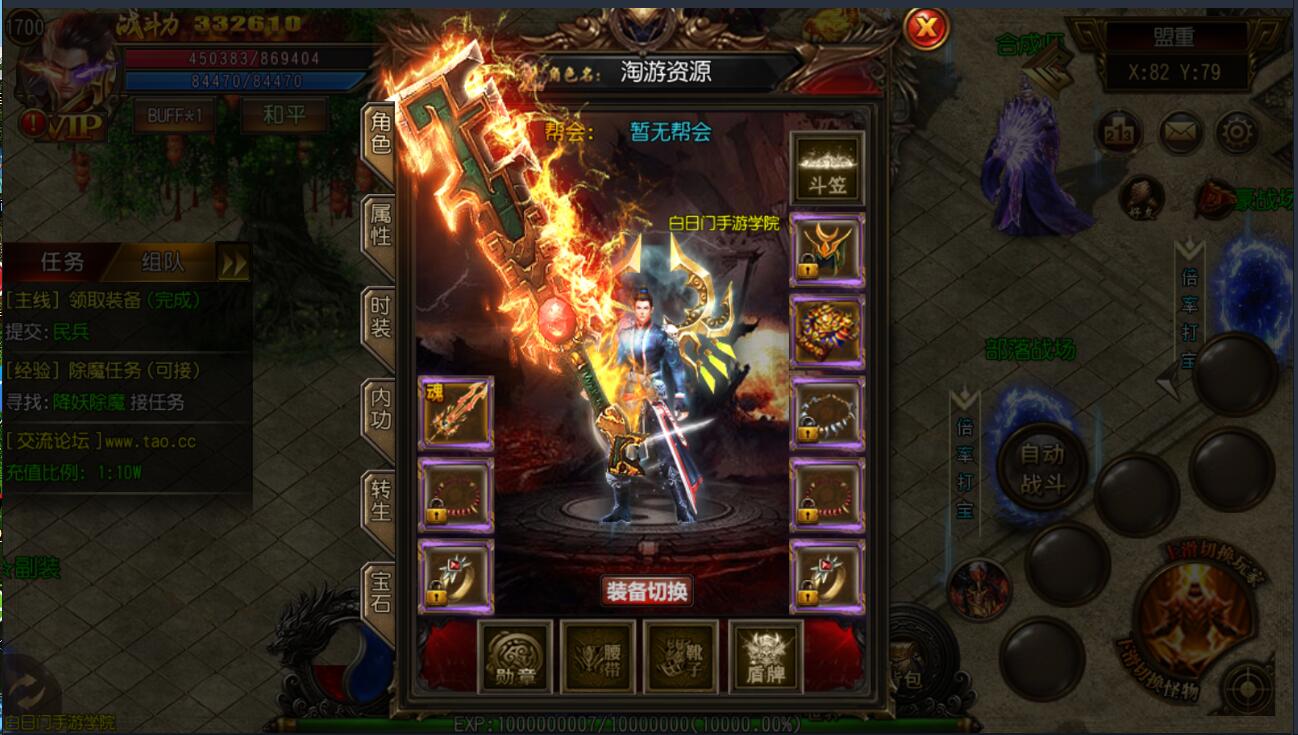
Task: Toggle the 自动战斗 auto-battle button
Action: click(x=1041, y=467)
